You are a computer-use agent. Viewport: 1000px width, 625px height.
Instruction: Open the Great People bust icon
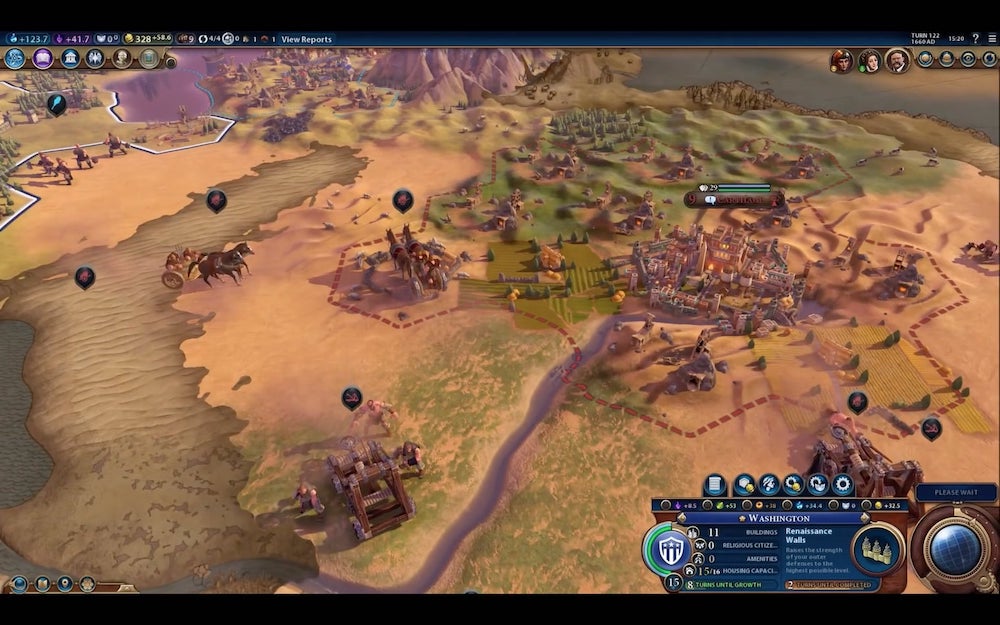(122, 59)
